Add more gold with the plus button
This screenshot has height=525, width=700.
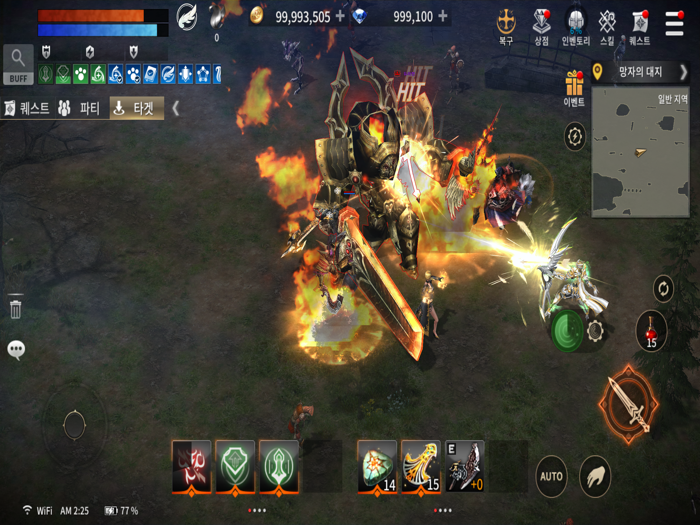click(340, 16)
